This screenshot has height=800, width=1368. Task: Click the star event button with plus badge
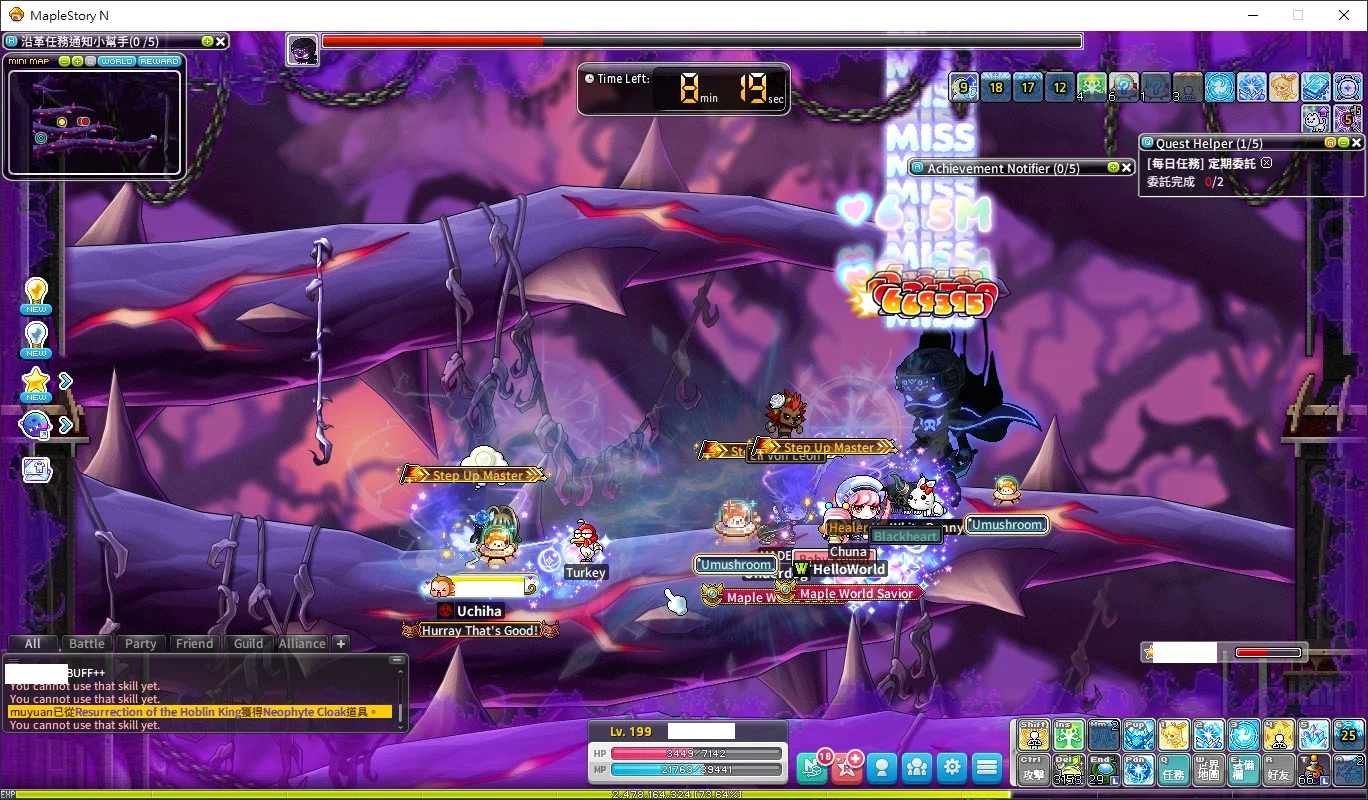[846, 767]
